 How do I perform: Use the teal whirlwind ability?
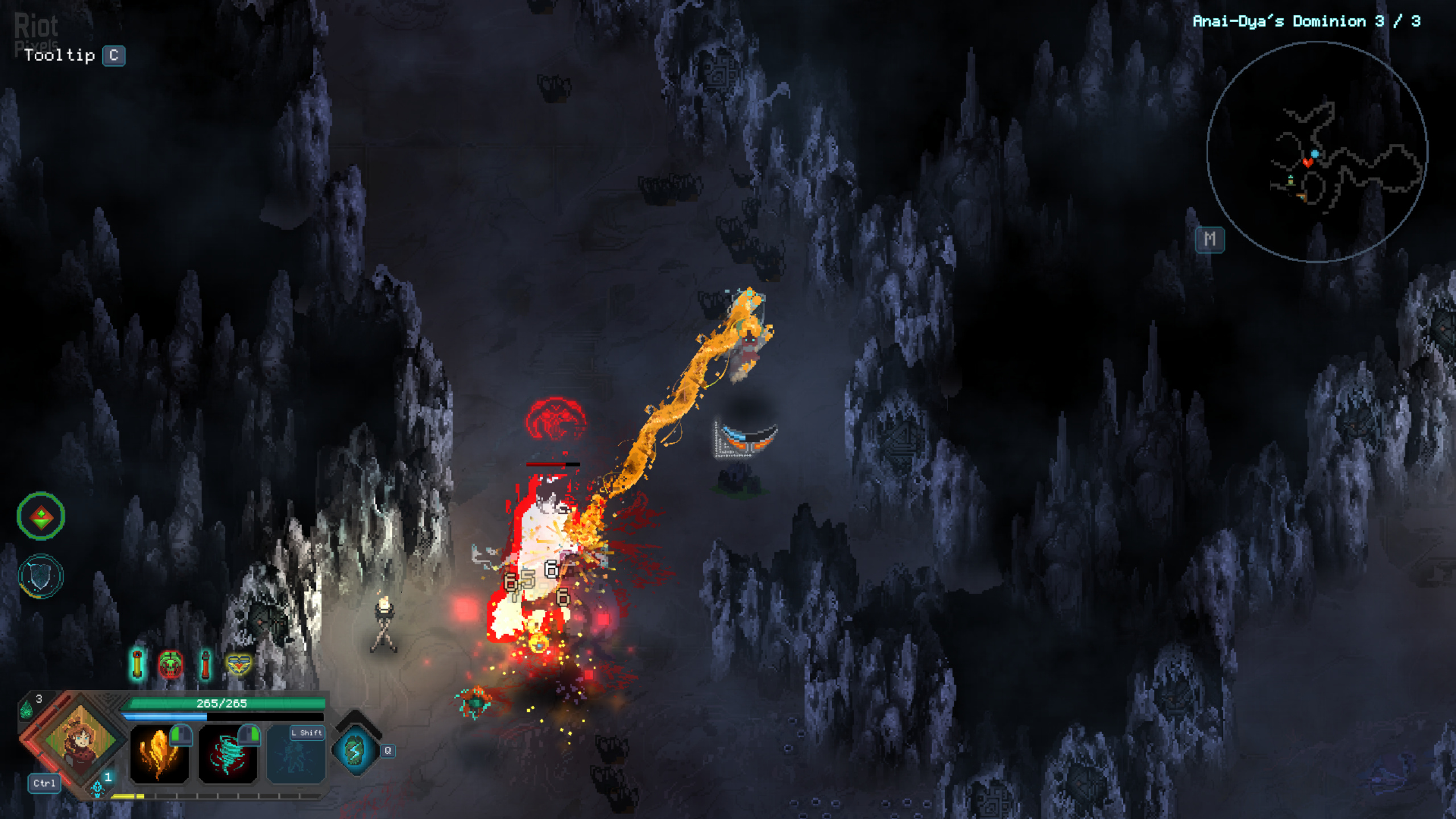click(x=227, y=755)
